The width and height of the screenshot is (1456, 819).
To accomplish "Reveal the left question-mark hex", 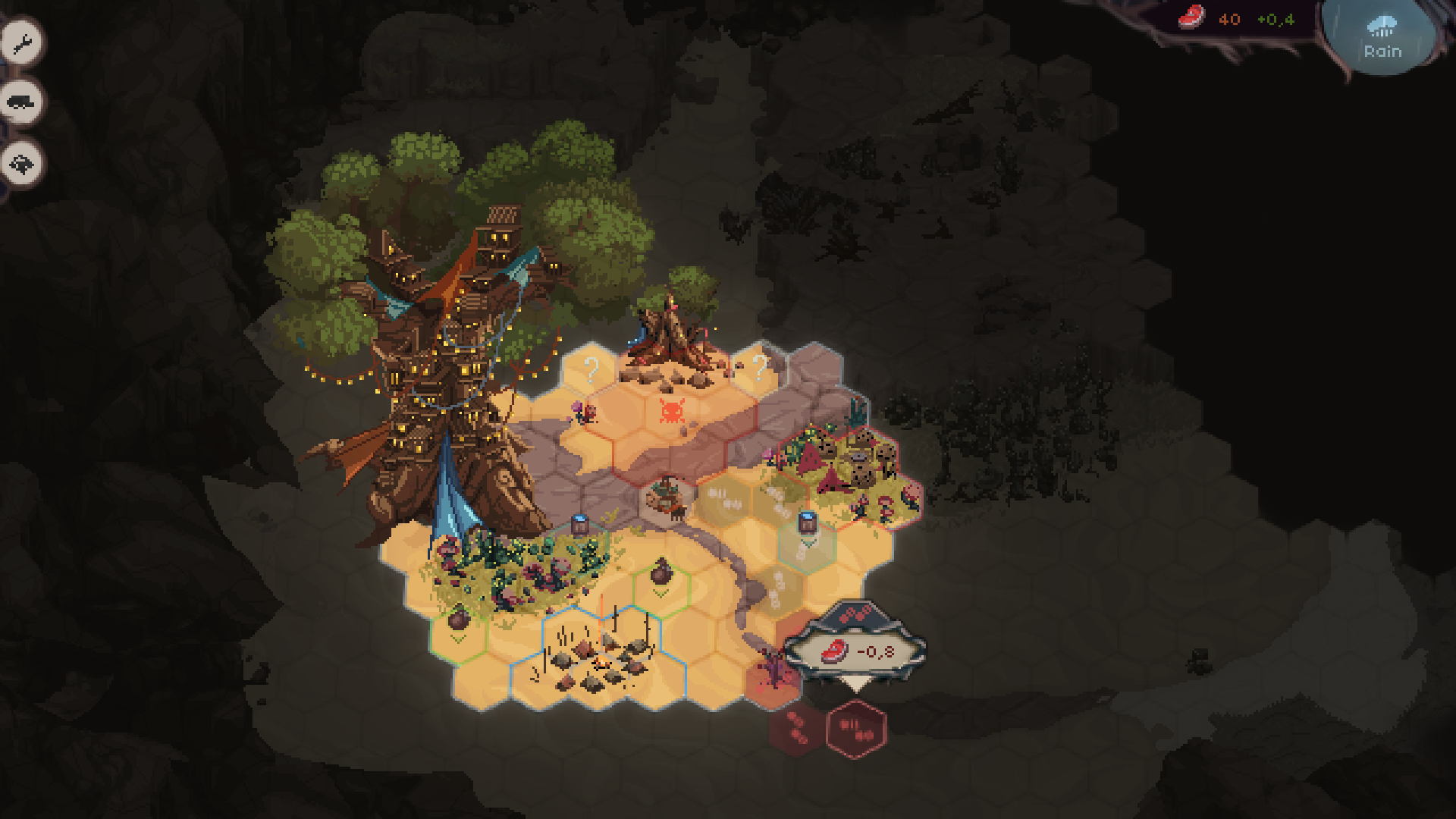I will 591,372.
